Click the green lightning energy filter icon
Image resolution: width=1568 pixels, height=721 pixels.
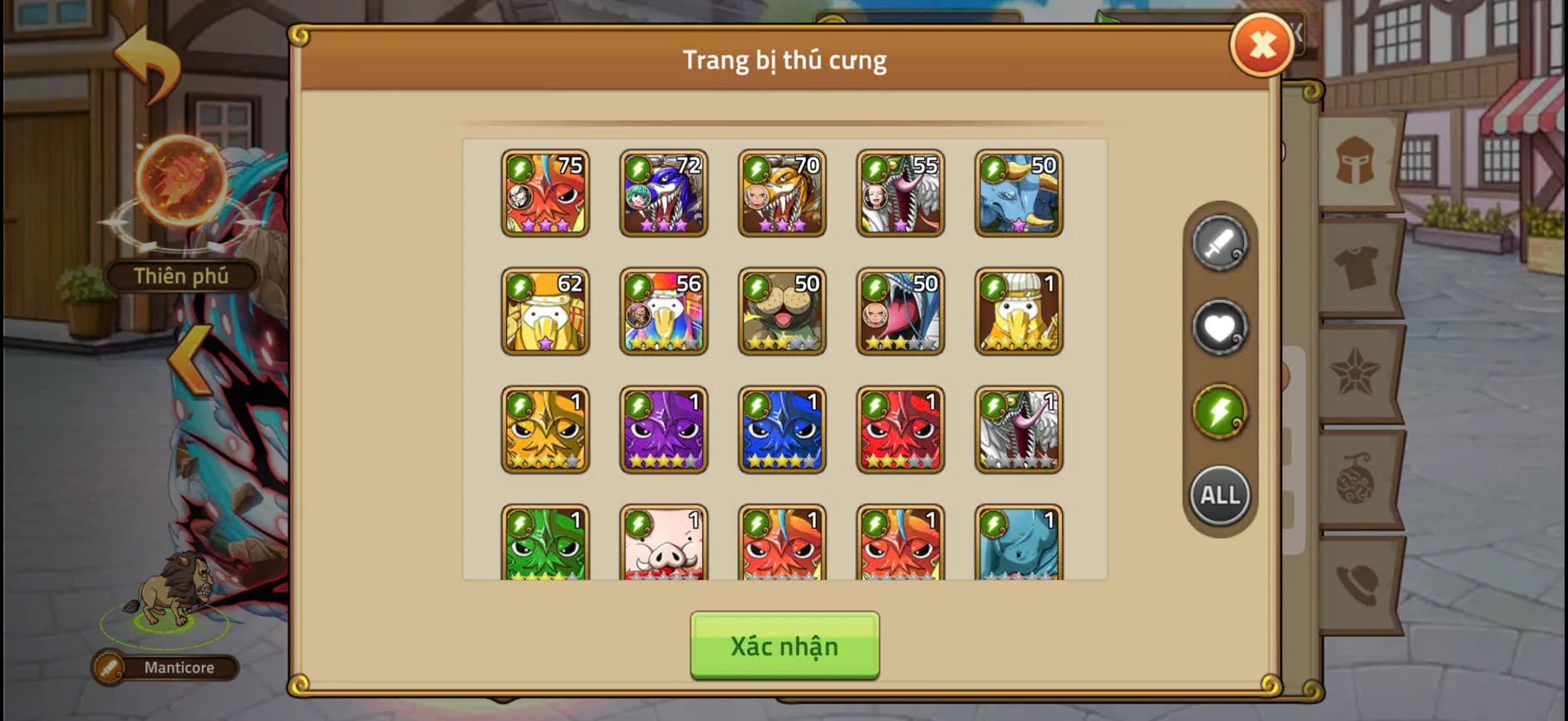1219,410
